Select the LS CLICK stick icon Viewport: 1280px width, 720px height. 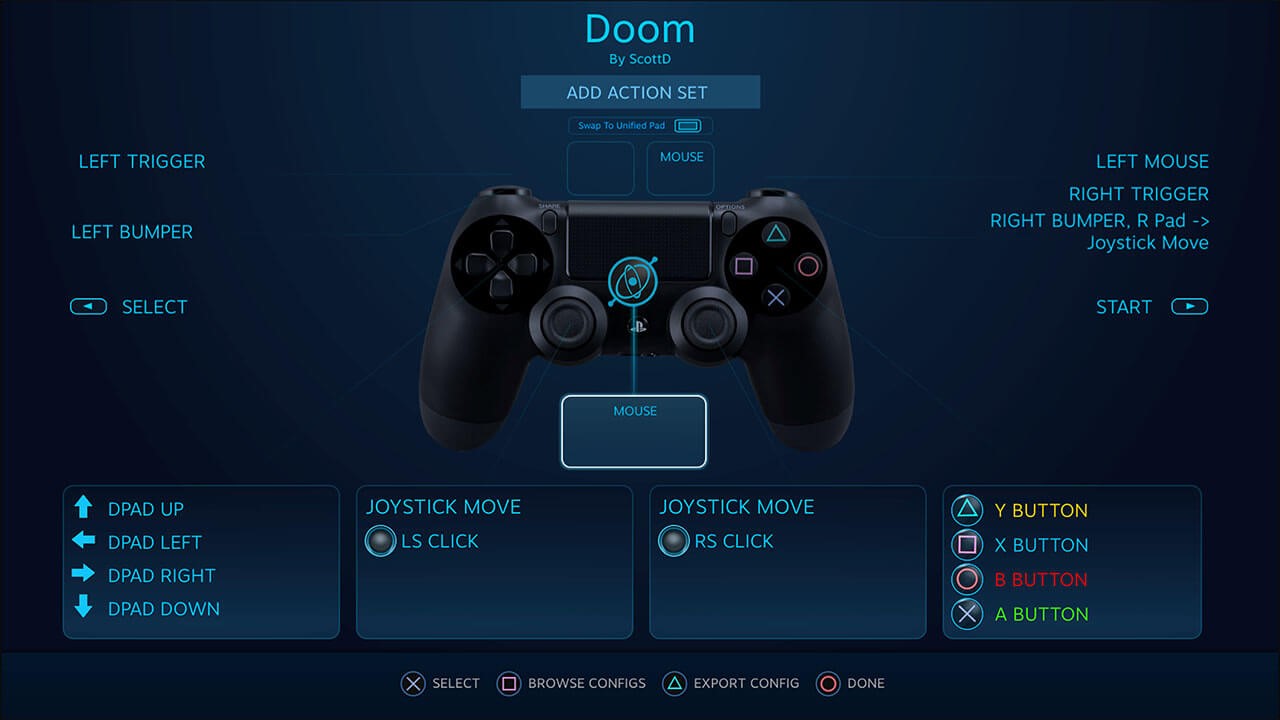(x=380, y=541)
